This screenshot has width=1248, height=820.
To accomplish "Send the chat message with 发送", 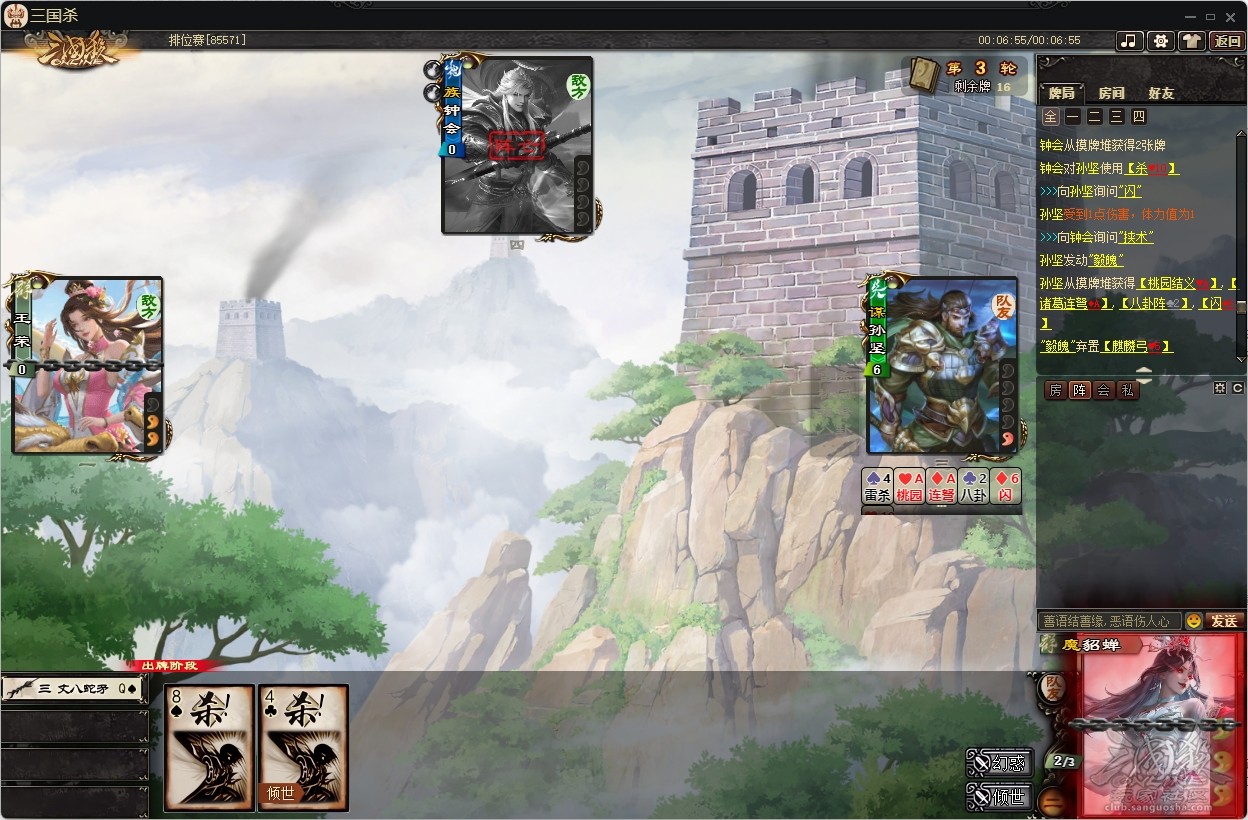I will point(1225,621).
